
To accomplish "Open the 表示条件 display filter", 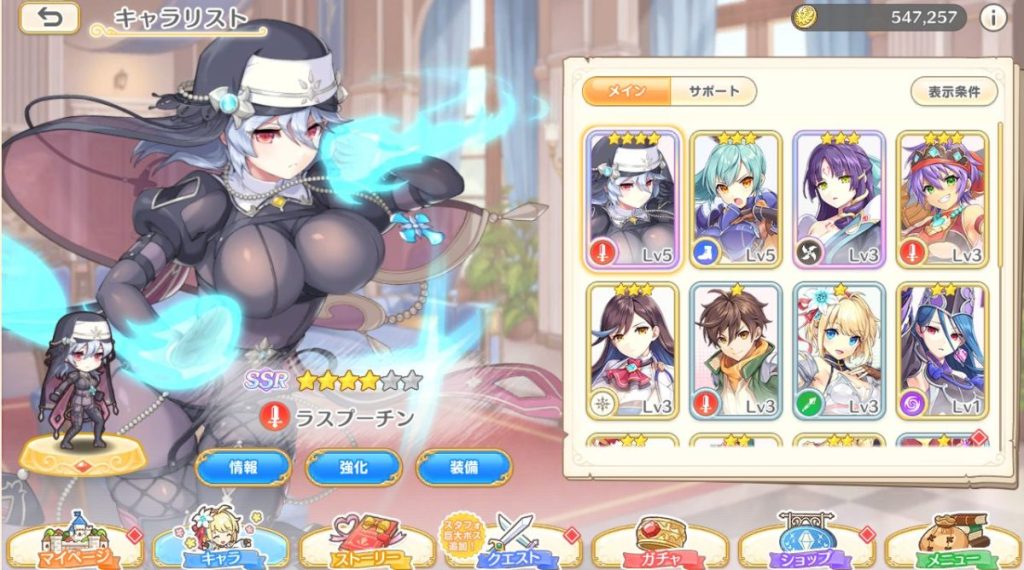I will (x=953, y=92).
